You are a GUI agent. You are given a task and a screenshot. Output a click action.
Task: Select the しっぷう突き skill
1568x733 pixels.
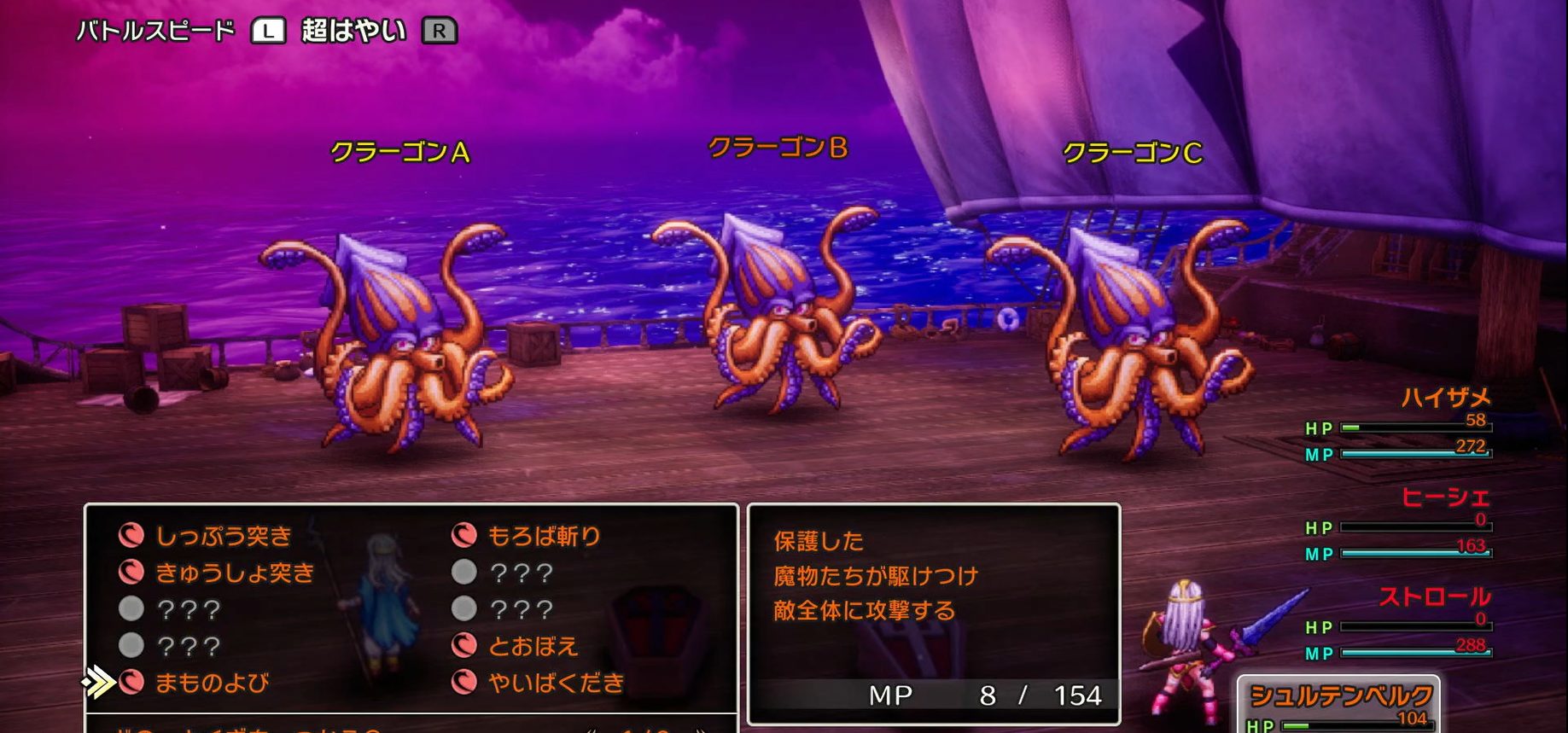click(223, 536)
